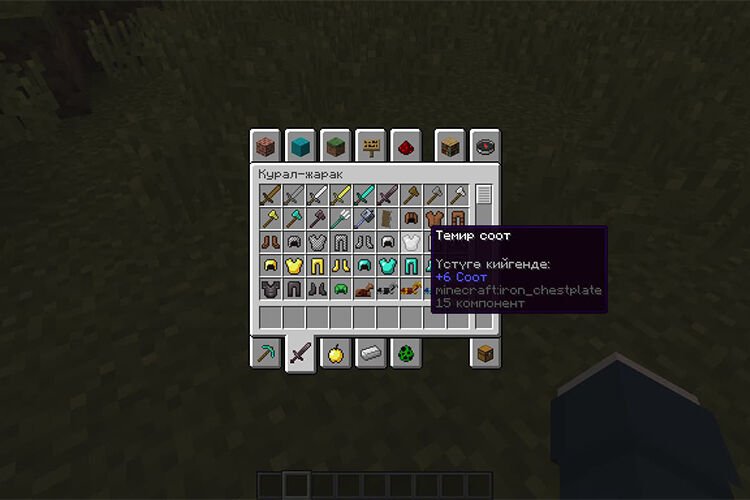The height and width of the screenshot is (500, 750).
Task: Pick the iron chestplate slot
Action: point(410,242)
